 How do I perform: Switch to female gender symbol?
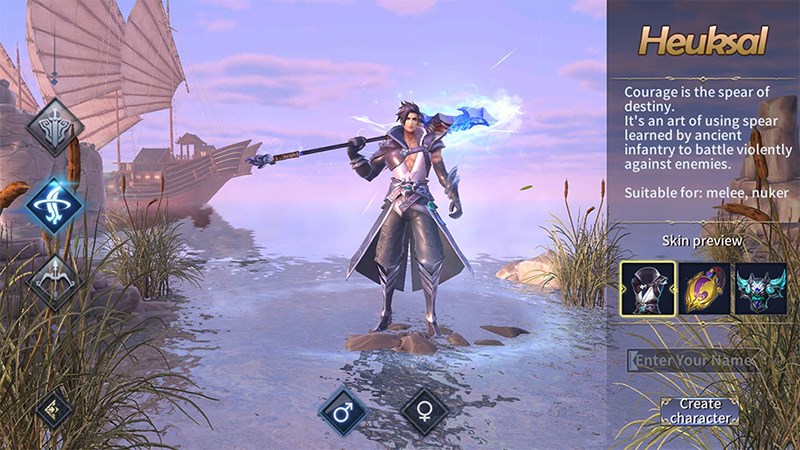(x=424, y=410)
